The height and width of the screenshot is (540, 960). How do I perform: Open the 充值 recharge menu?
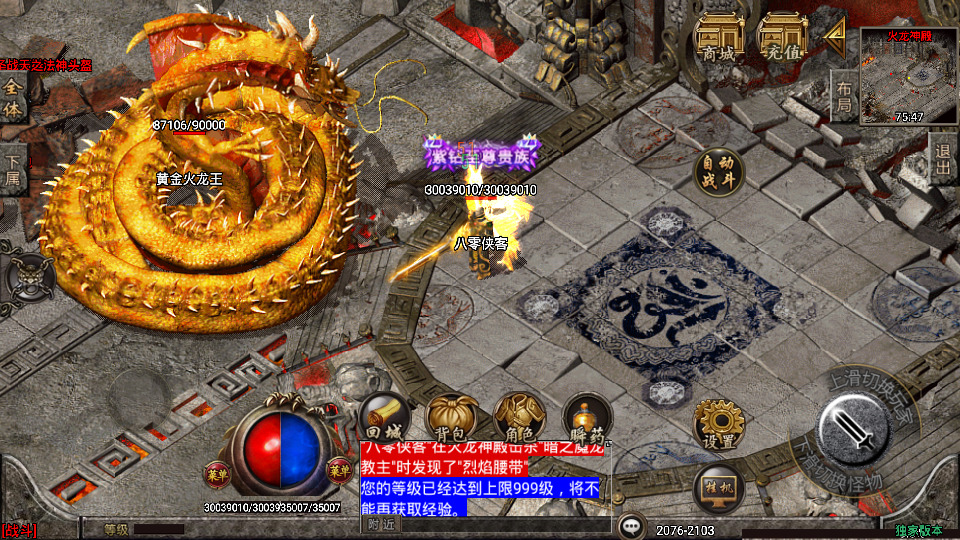(x=783, y=38)
